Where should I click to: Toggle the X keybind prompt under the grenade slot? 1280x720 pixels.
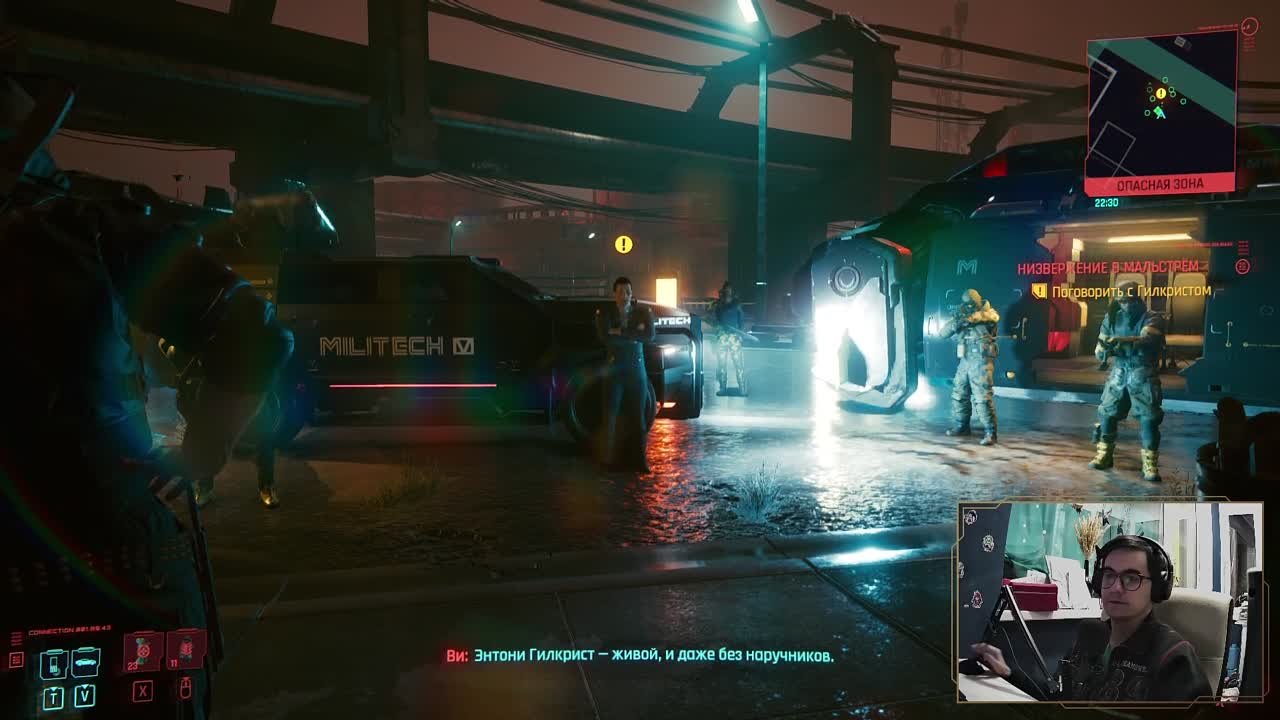click(x=143, y=691)
